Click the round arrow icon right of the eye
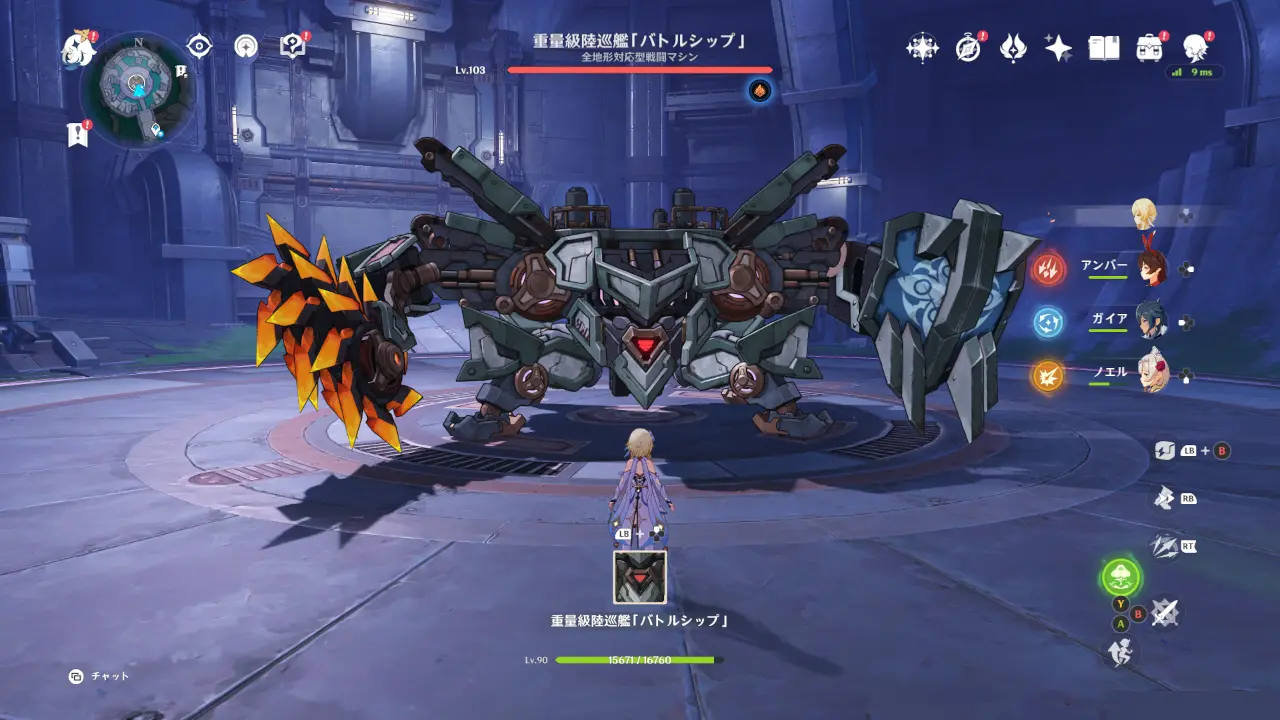1280x720 pixels. (x=246, y=46)
